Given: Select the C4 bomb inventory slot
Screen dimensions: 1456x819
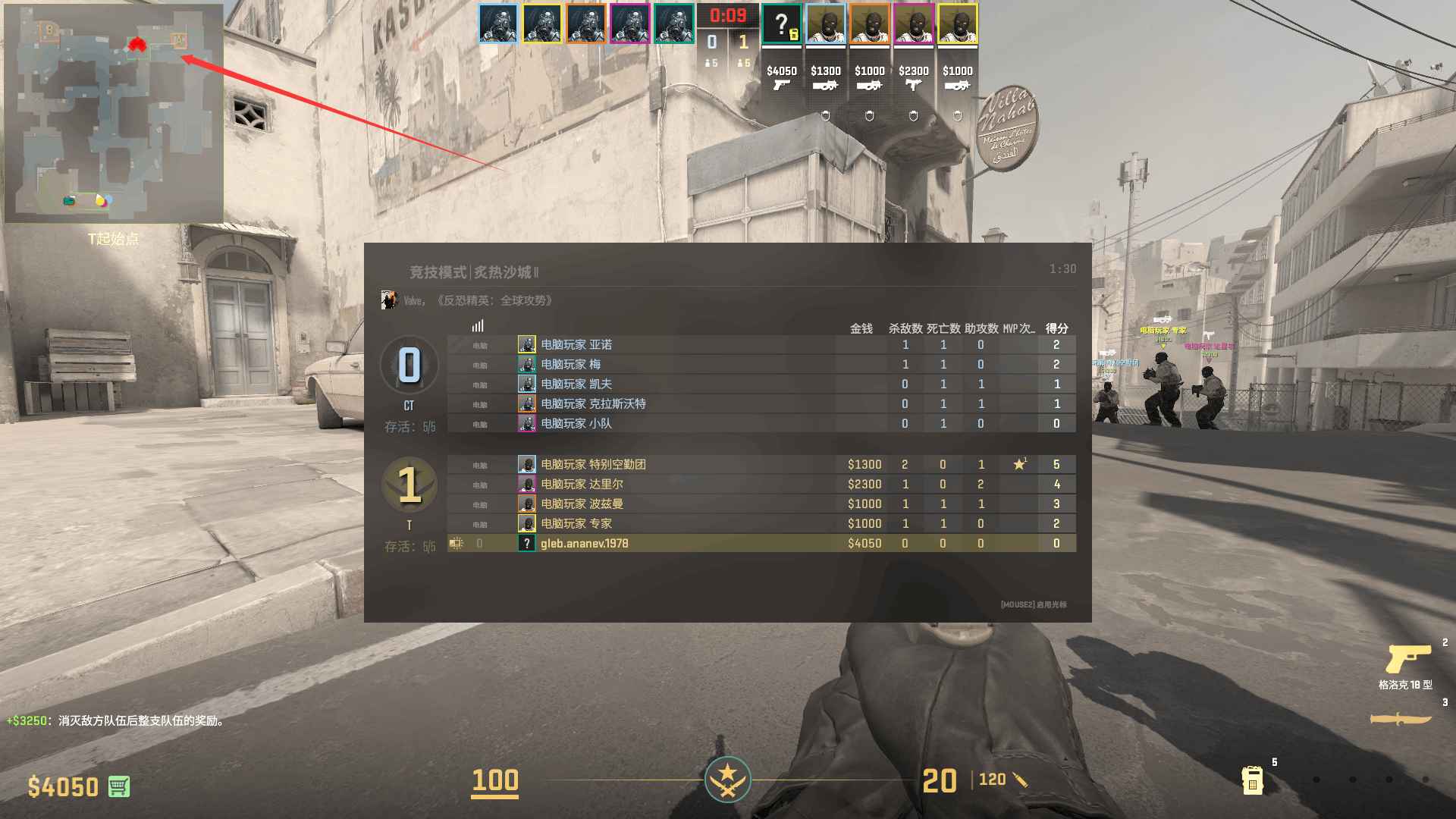Looking at the screenshot, I should [x=1252, y=779].
